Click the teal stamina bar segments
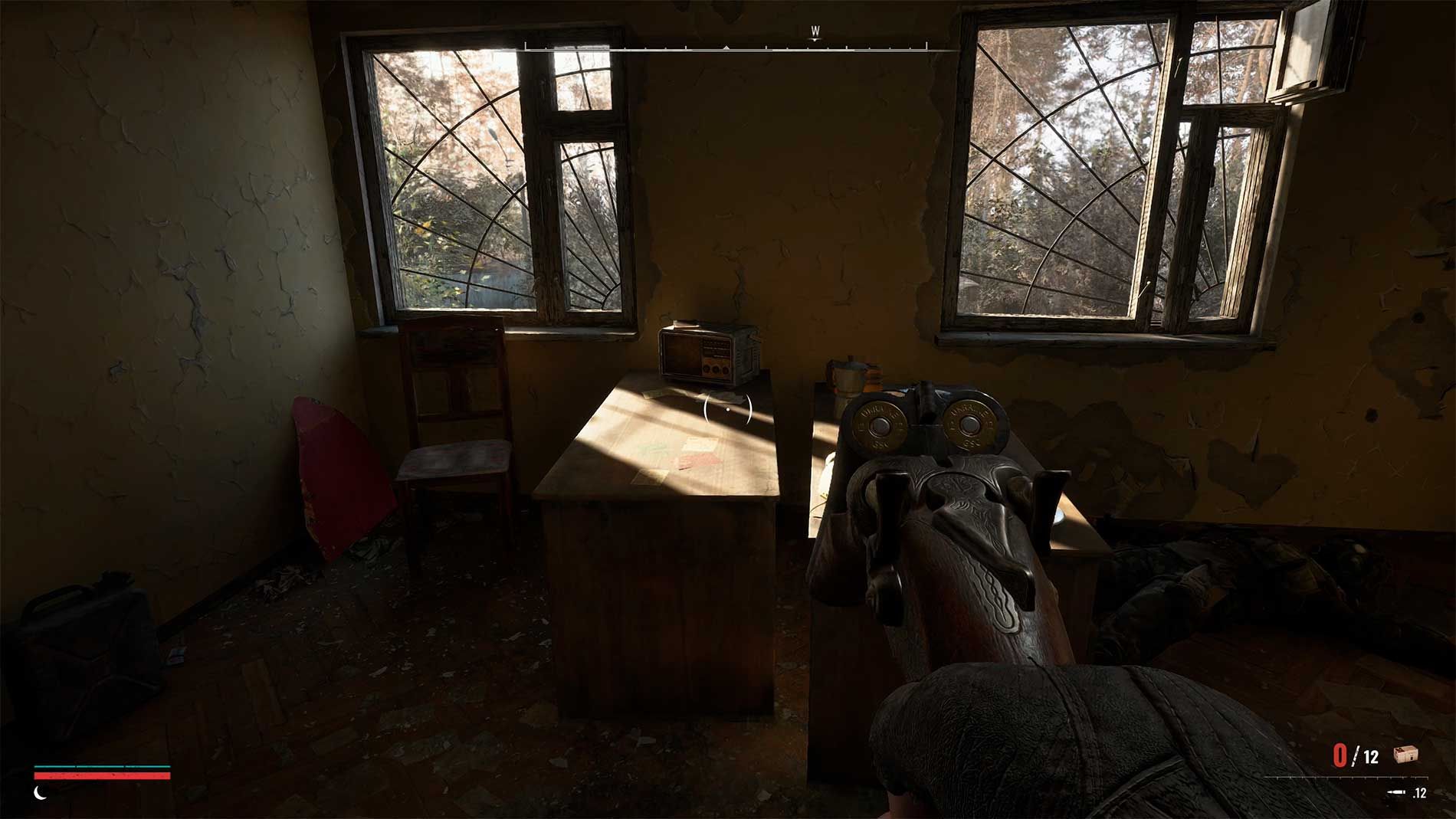This screenshot has height=819, width=1456. click(x=103, y=766)
